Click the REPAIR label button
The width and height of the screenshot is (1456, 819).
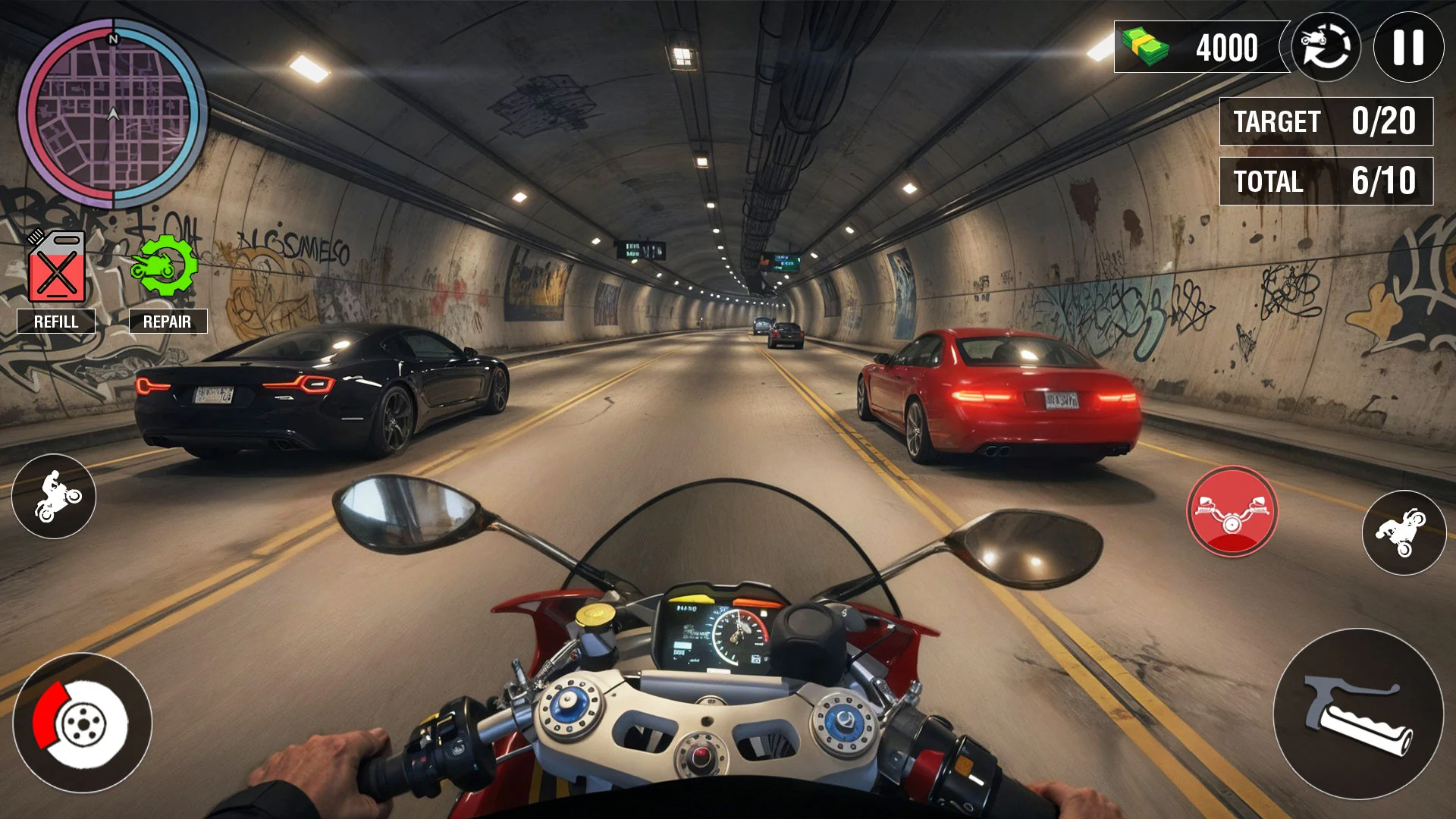tap(168, 322)
